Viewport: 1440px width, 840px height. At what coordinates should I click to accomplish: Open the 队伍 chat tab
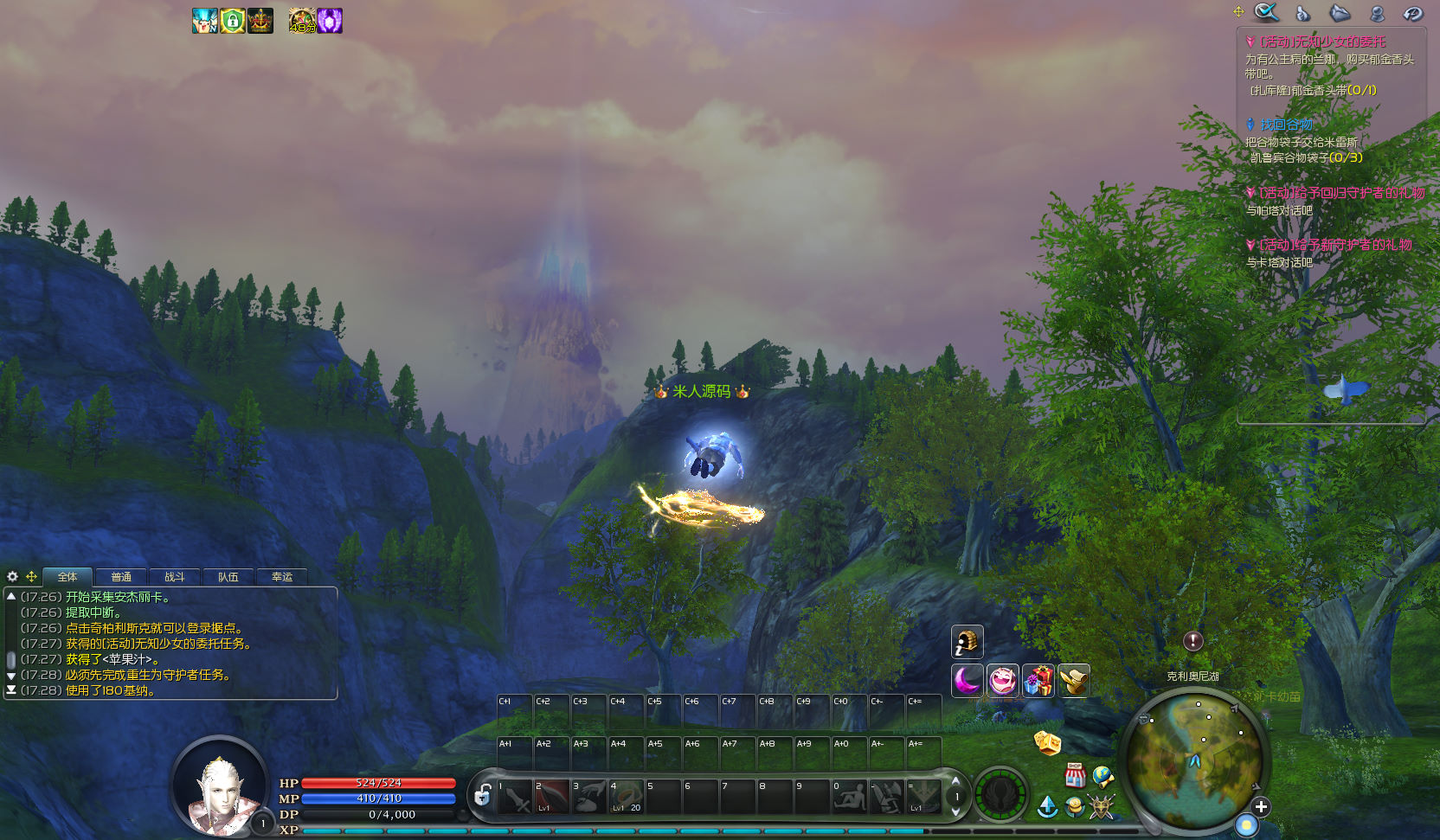pyautogui.click(x=228, y=577)
